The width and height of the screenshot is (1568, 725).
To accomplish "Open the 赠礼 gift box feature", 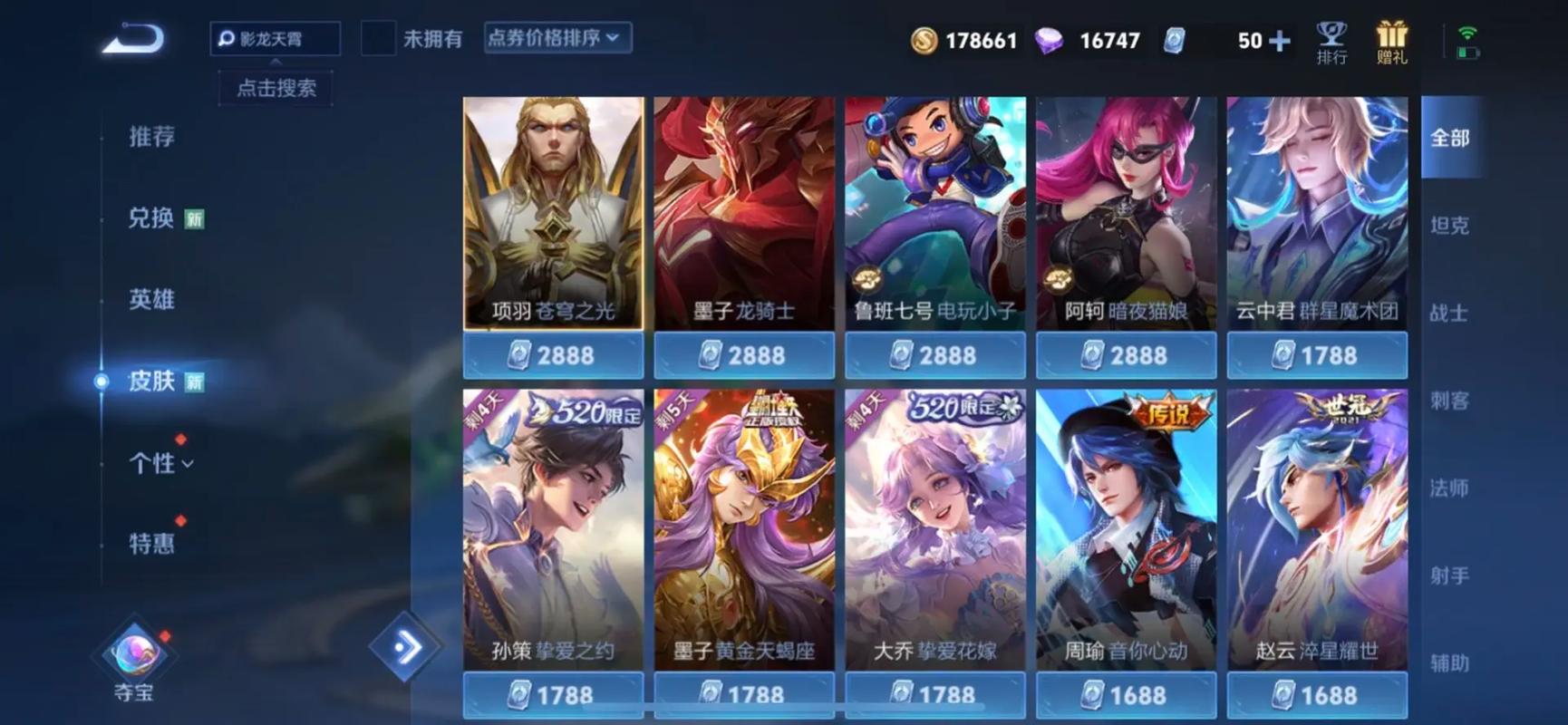I will tap(1392, 41).
